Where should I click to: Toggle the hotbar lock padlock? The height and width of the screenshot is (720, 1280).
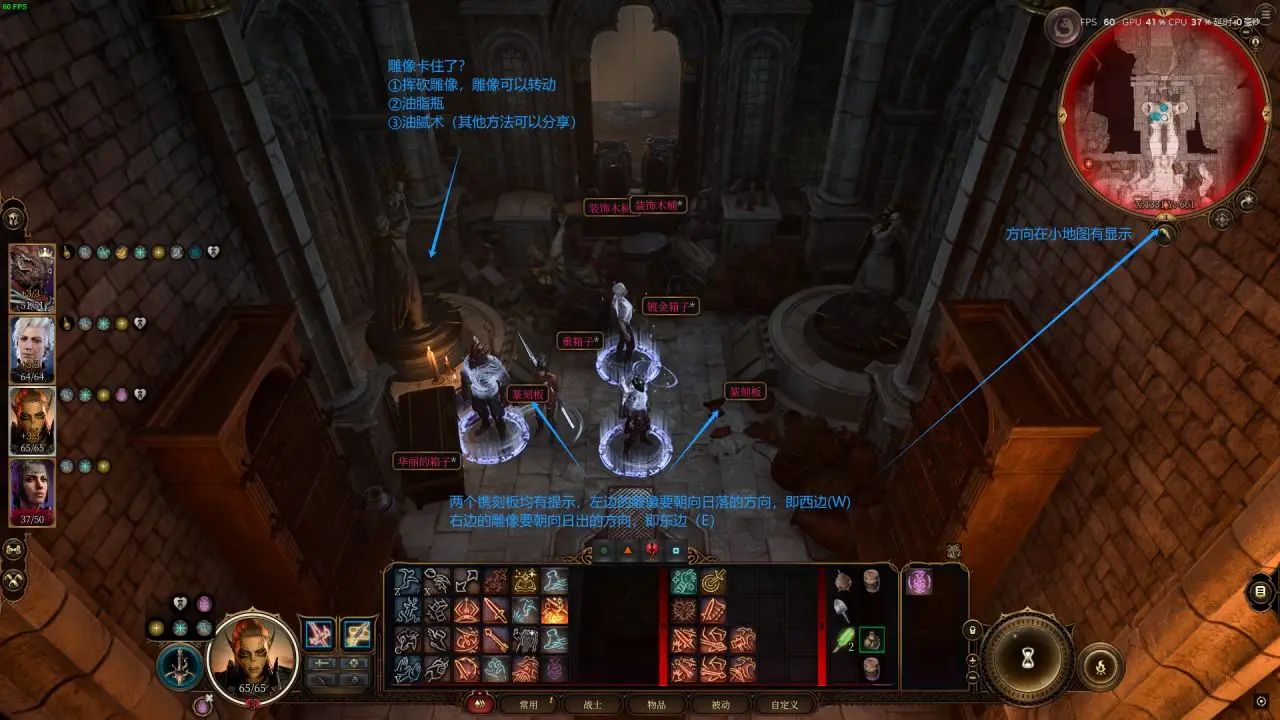[972, 630]
